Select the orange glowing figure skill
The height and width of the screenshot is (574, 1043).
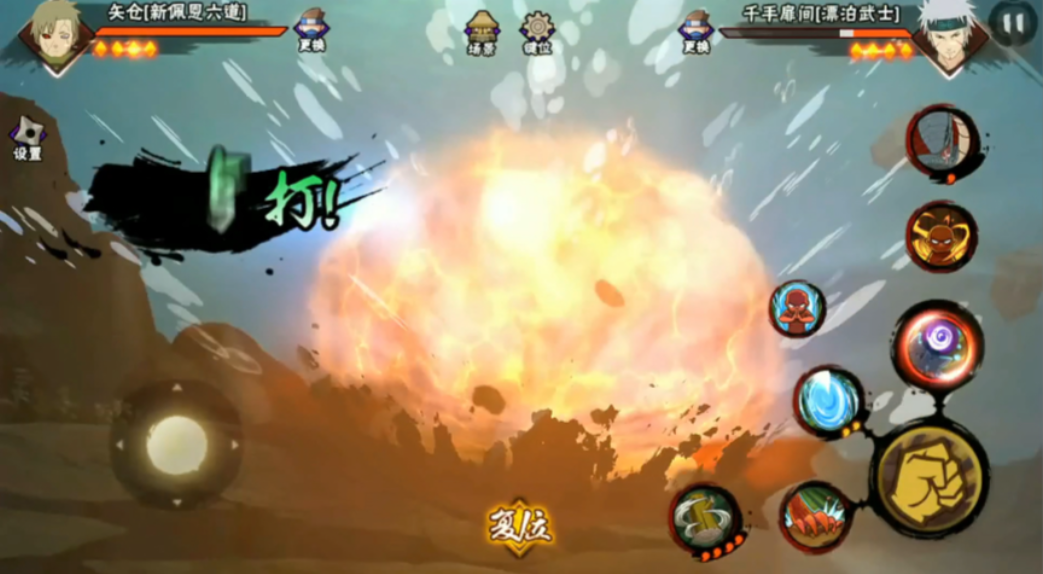click(941, 236)
